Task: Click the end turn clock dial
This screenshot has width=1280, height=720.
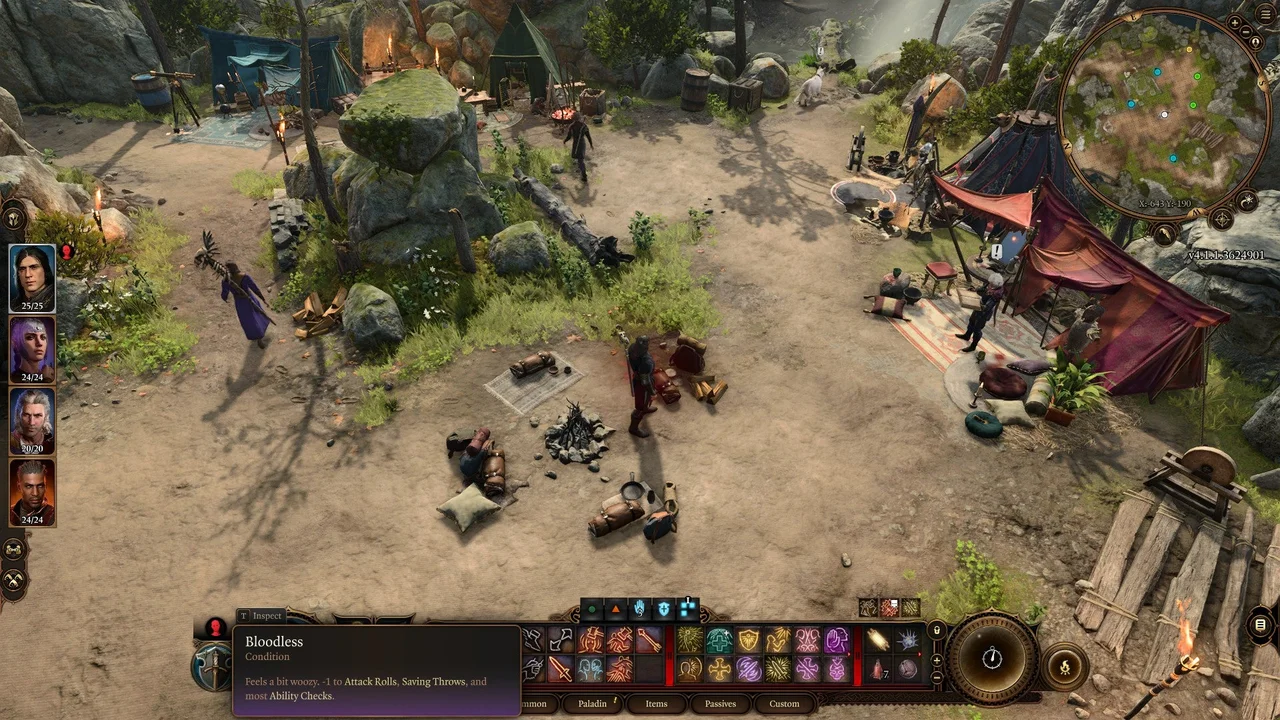Action: click(x=992, y=658)
